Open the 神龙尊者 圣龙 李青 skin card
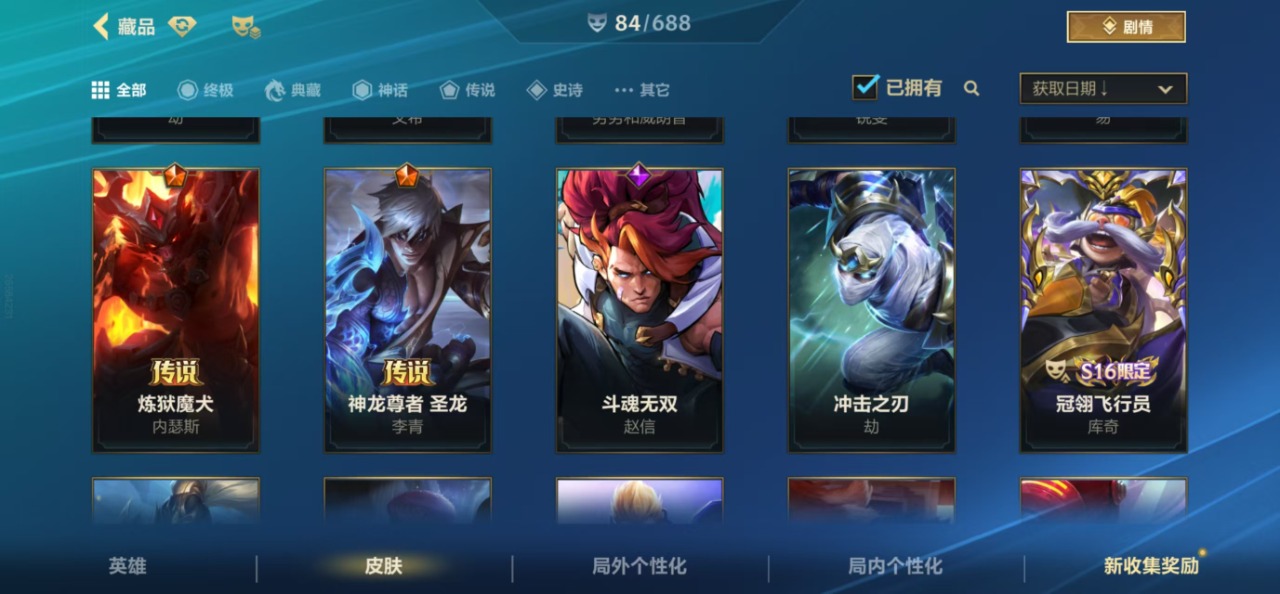Image resolution: width=1280 pixels, height=594 pixels. click(408, 310)
